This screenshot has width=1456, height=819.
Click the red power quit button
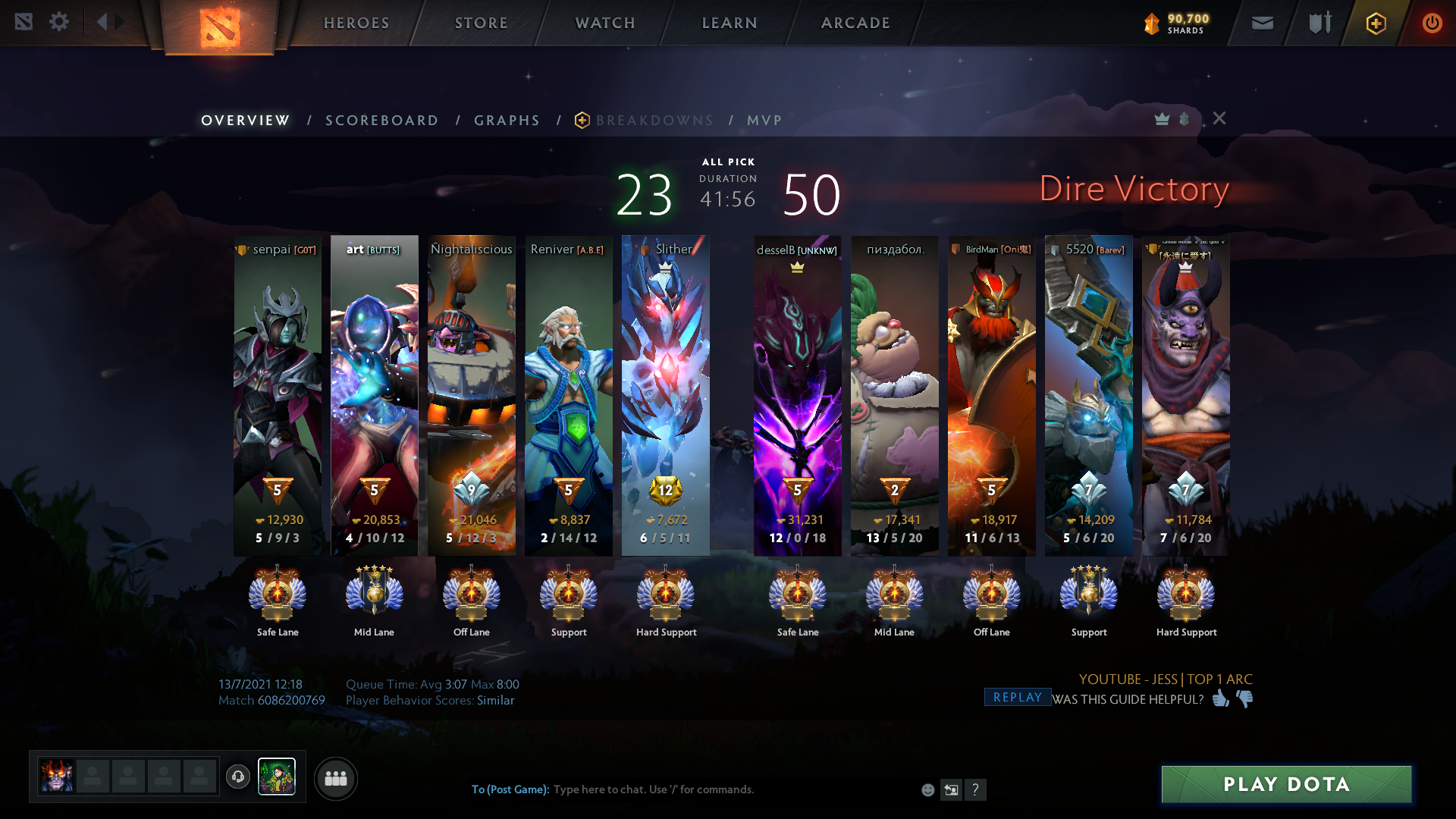click(x=1432, y=23)
